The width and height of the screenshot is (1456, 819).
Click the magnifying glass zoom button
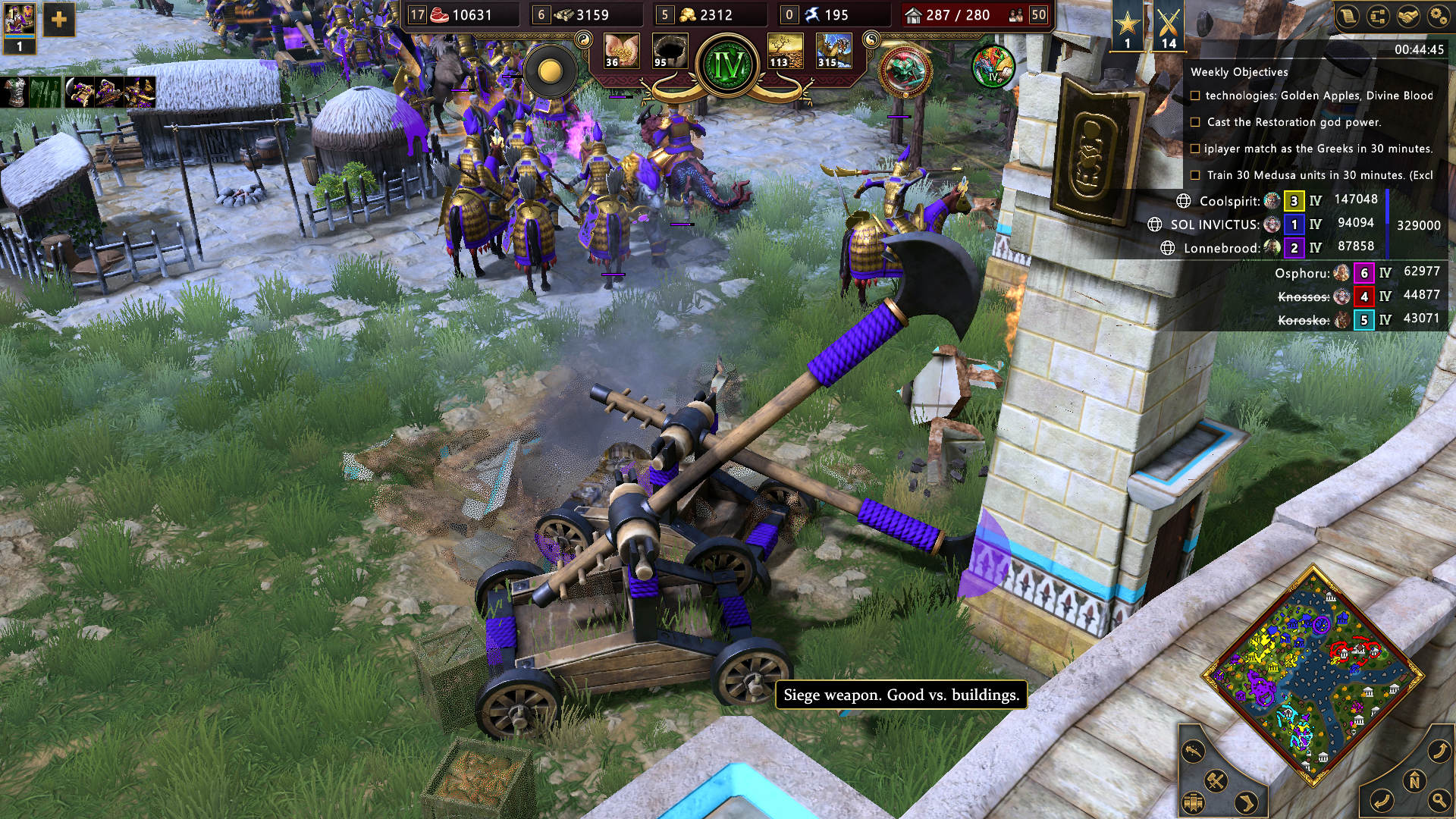[x=1439, y=800]
